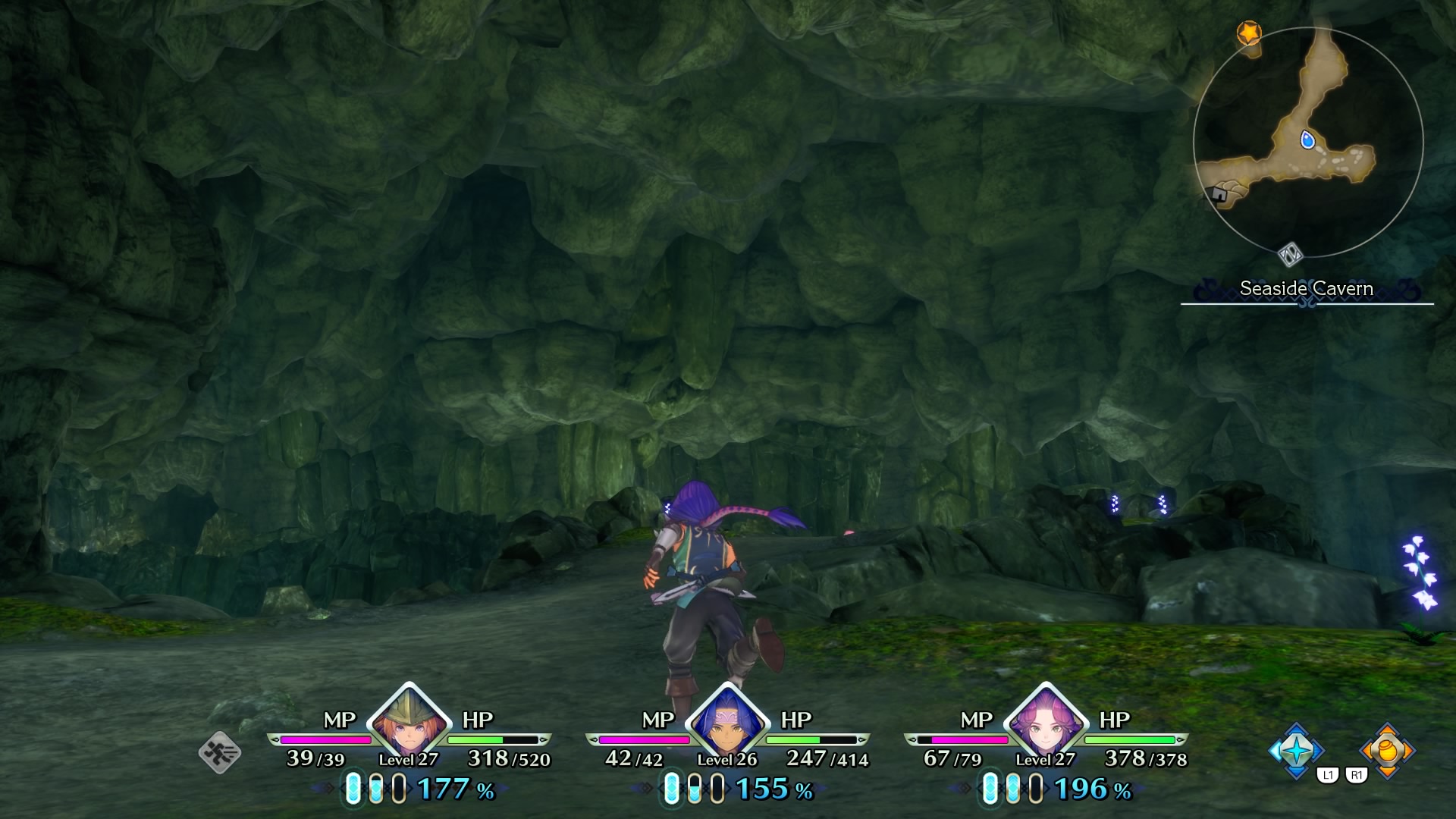Image resolution: width=1456 pixels, height=819 pixels.
Task: Click the orange star objective marker
Action: (1248, 33)
